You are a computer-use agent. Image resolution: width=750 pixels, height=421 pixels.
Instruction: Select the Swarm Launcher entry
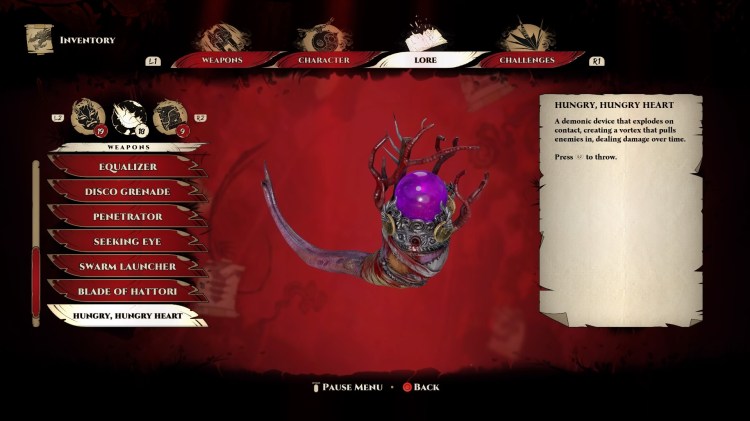tap(127, 267)
